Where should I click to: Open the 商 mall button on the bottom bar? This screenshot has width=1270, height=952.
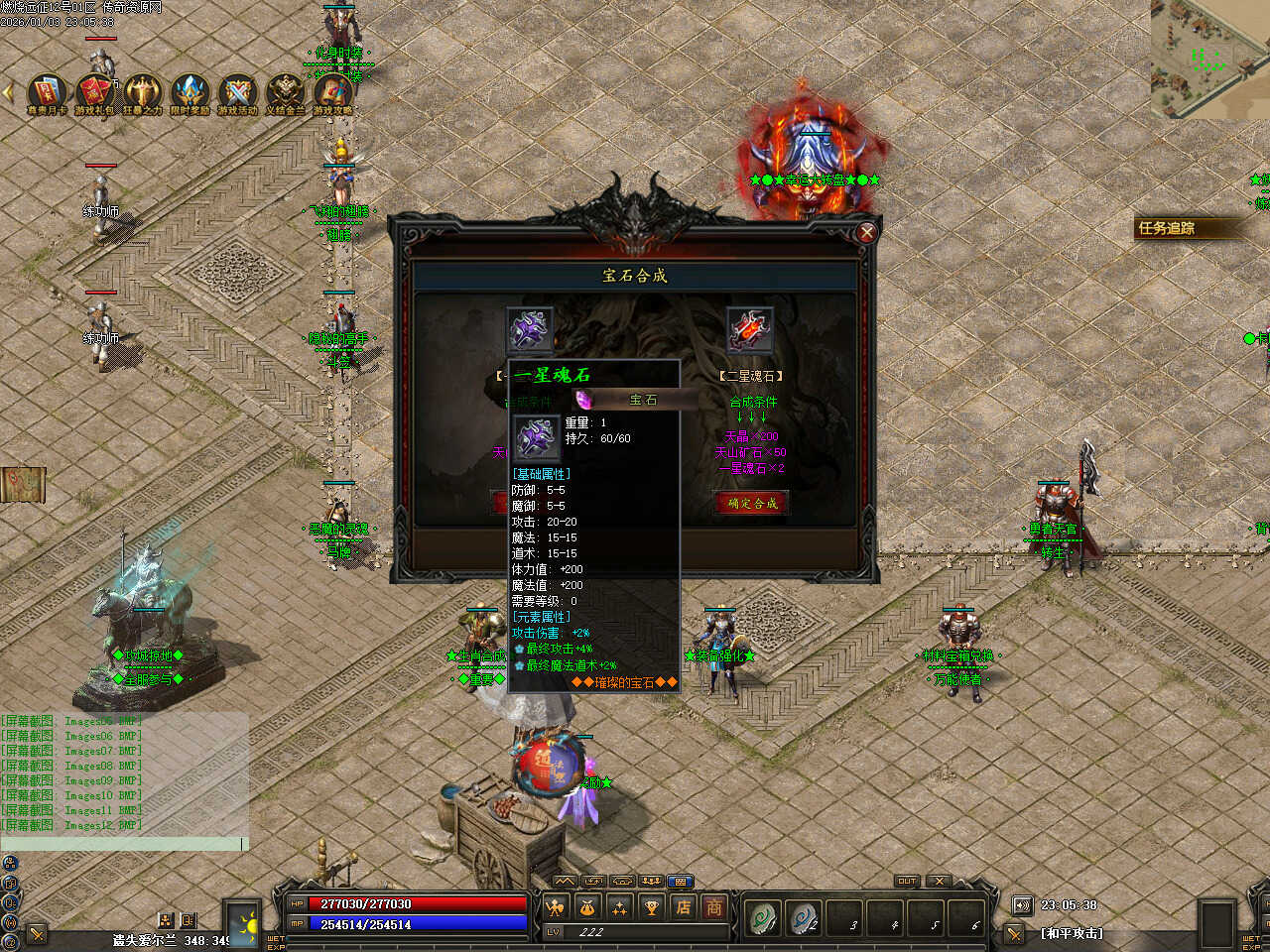pyautogui.click(x=714, y=906)
